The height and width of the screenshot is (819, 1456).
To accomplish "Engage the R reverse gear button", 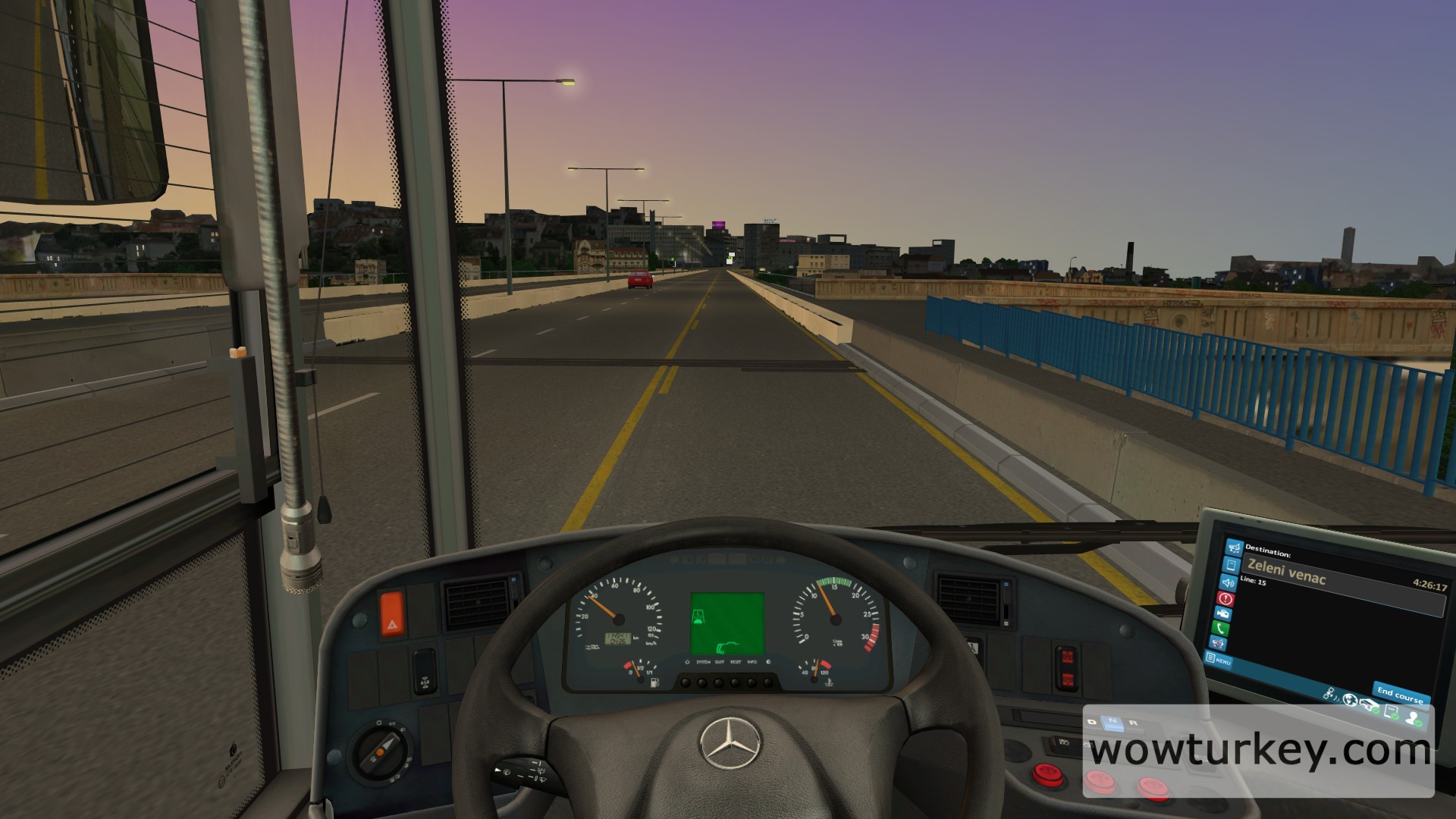I will tap(1134, 723).
